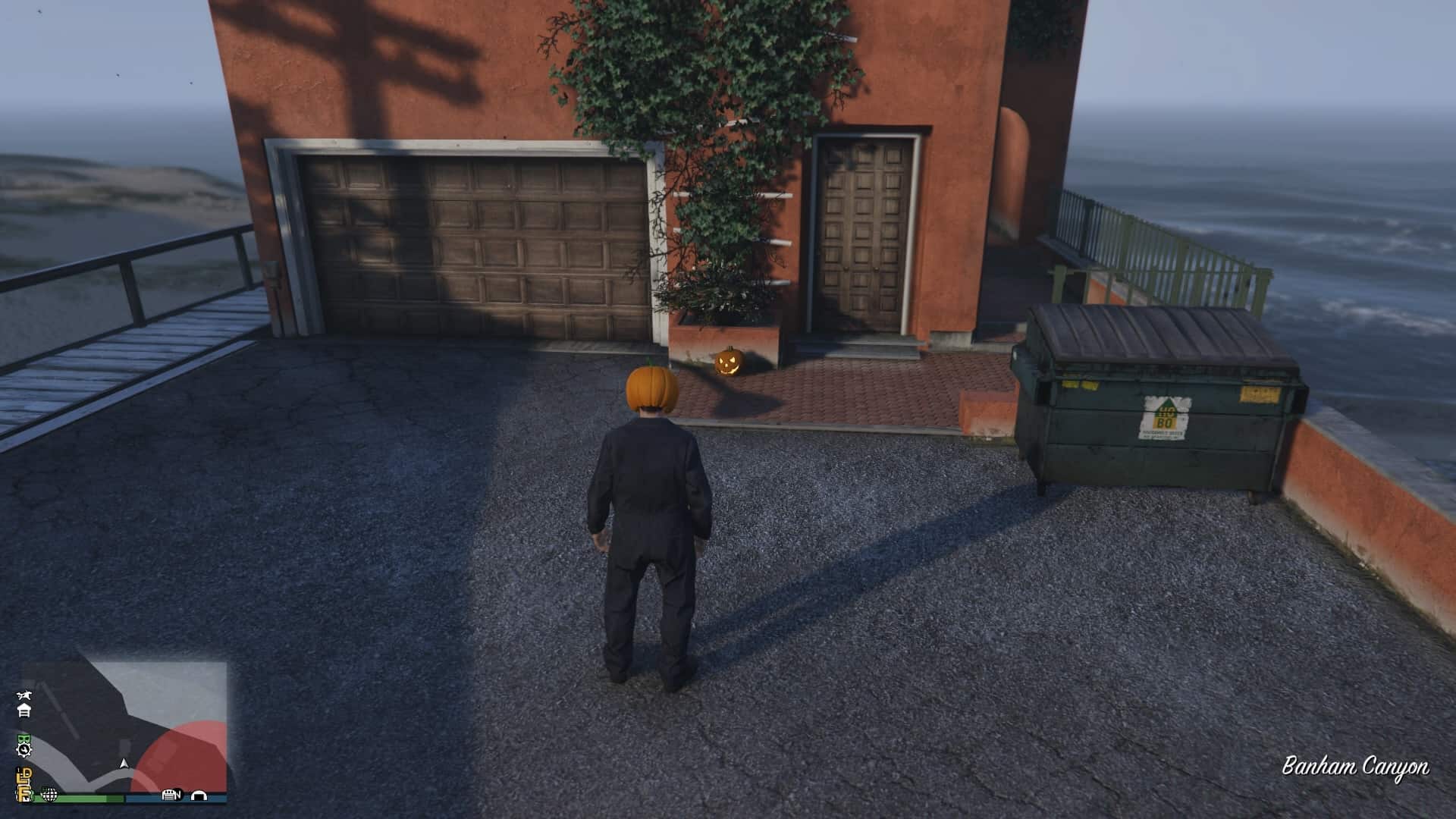Click the white safehouse house icon beside the minimap
The image size is (1456, 819).
pyautogui.click(x=25, y=711)
